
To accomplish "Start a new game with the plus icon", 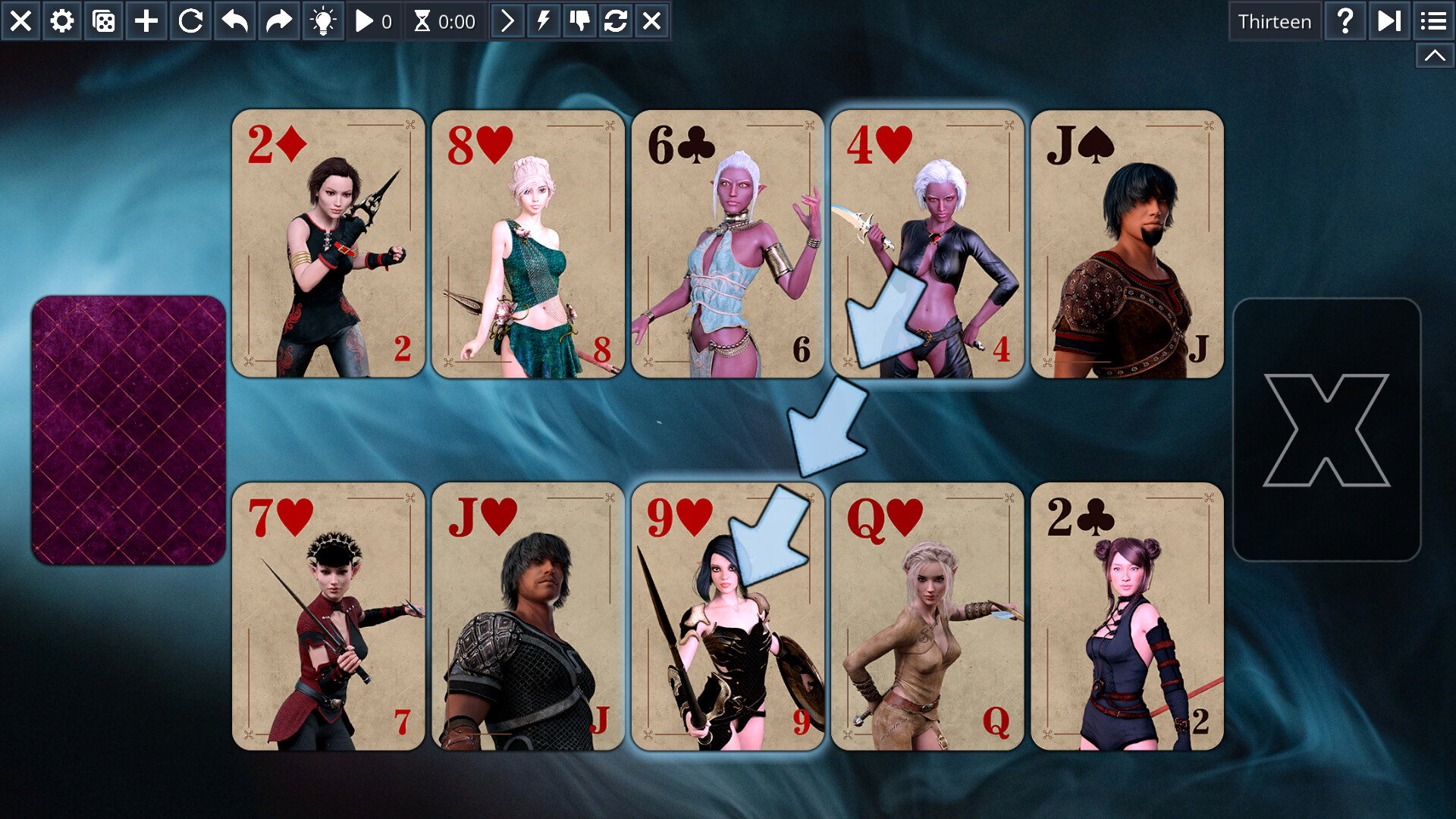I will tap(146, 21).
